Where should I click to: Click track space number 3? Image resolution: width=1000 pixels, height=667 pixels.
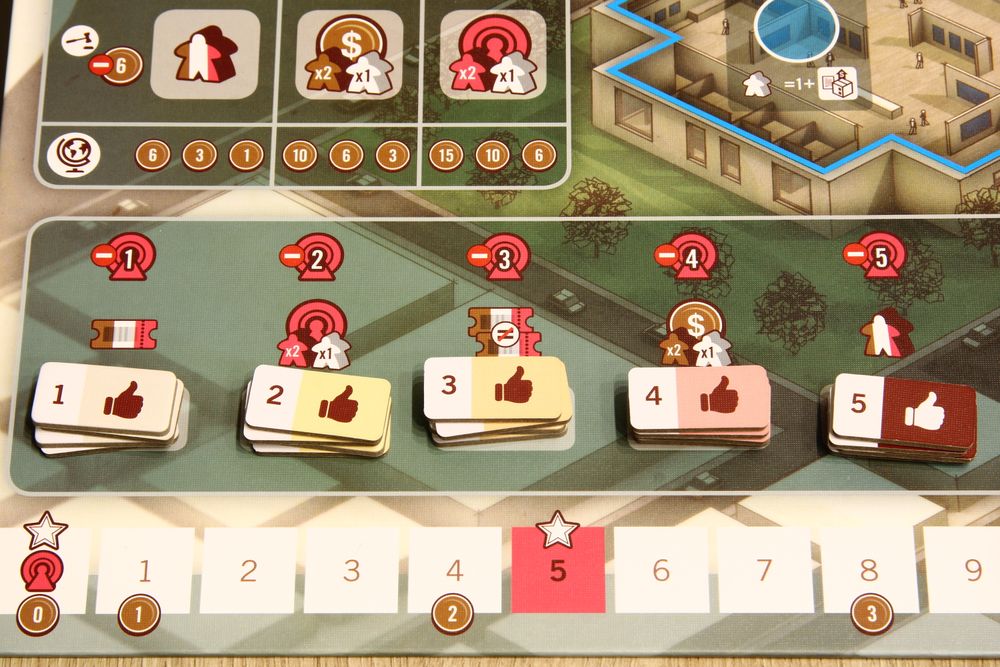(351, 571)
